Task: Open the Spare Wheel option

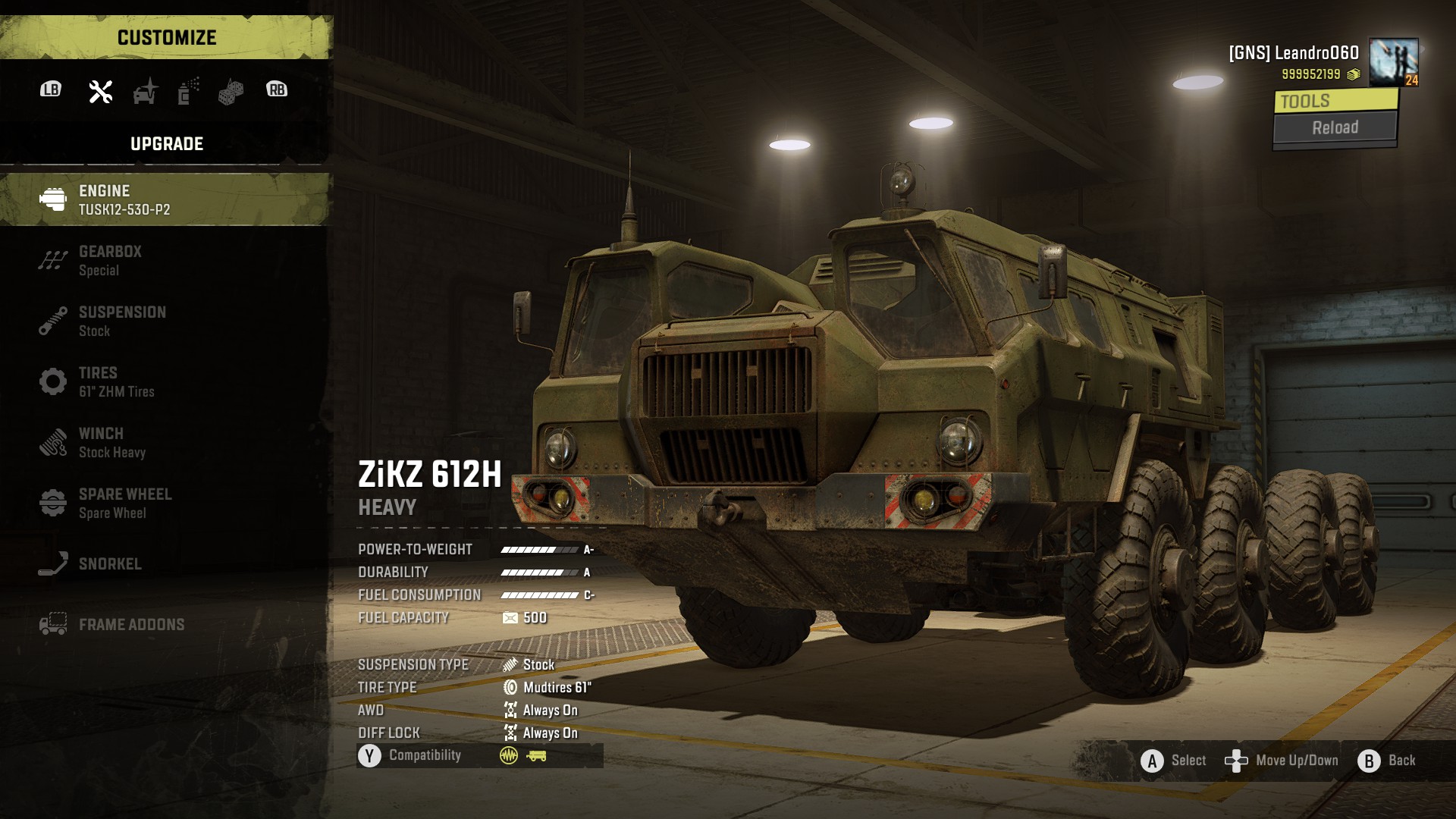Action: (x=165, y=503)
